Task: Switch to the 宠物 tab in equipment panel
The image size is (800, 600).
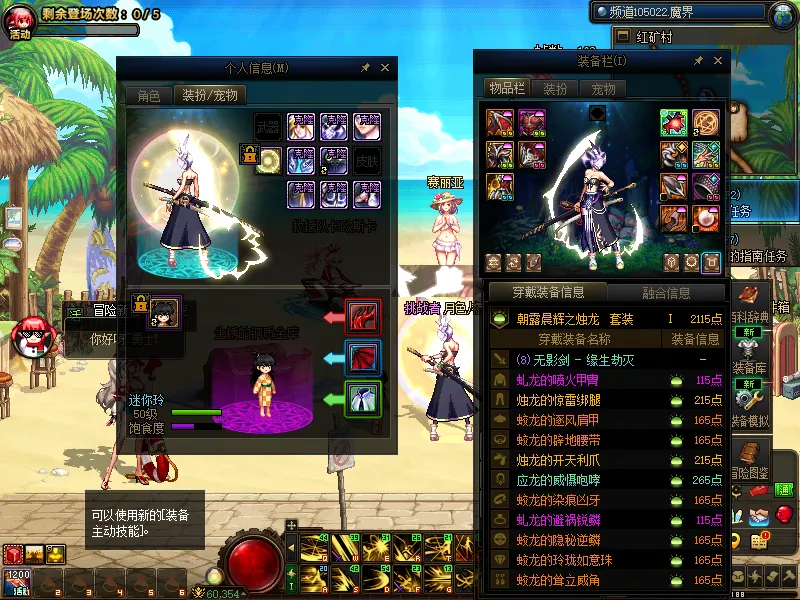Action: tap(604, 89)
